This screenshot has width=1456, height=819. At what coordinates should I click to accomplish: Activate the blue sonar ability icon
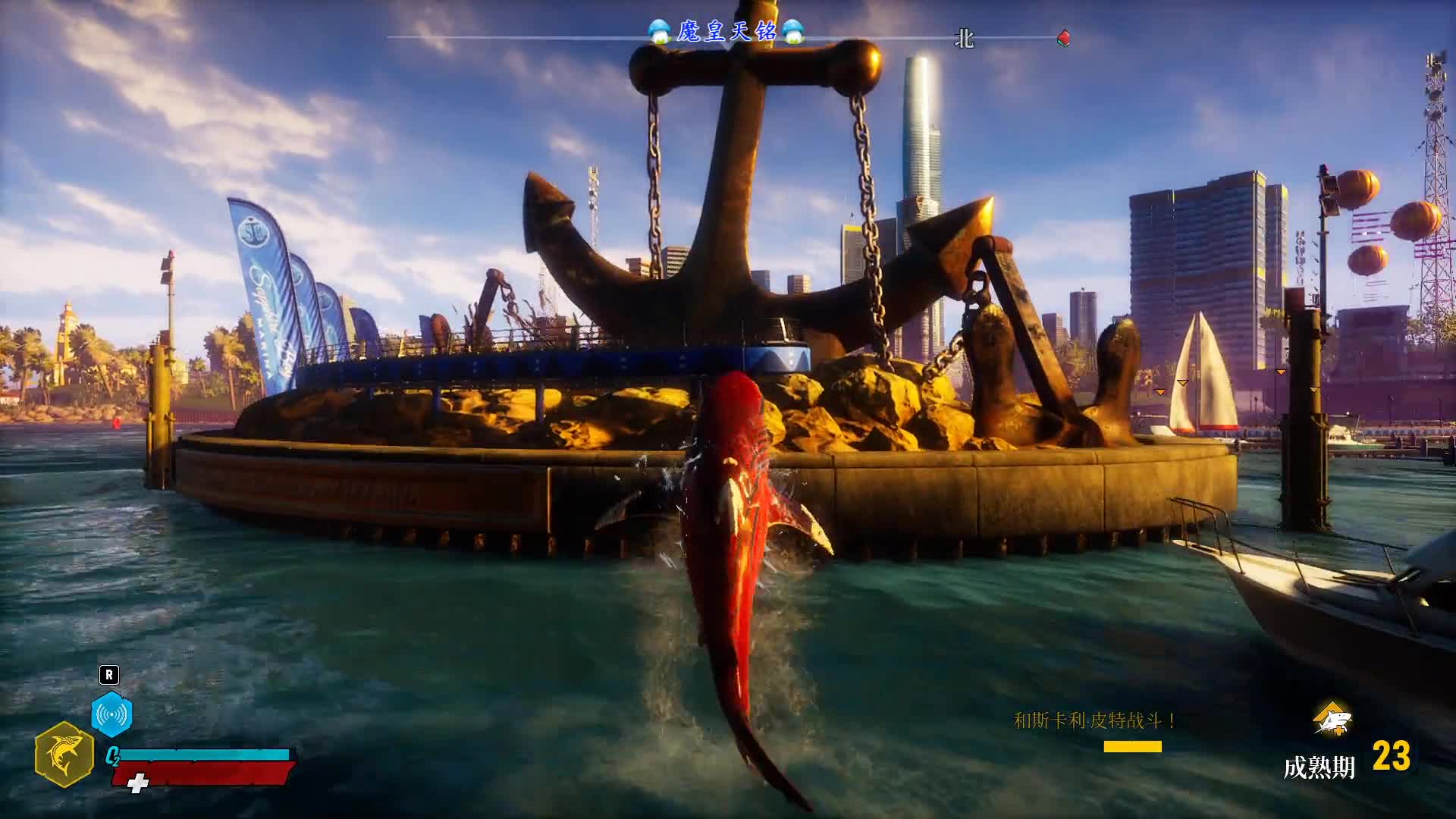(x=111, y=714)
